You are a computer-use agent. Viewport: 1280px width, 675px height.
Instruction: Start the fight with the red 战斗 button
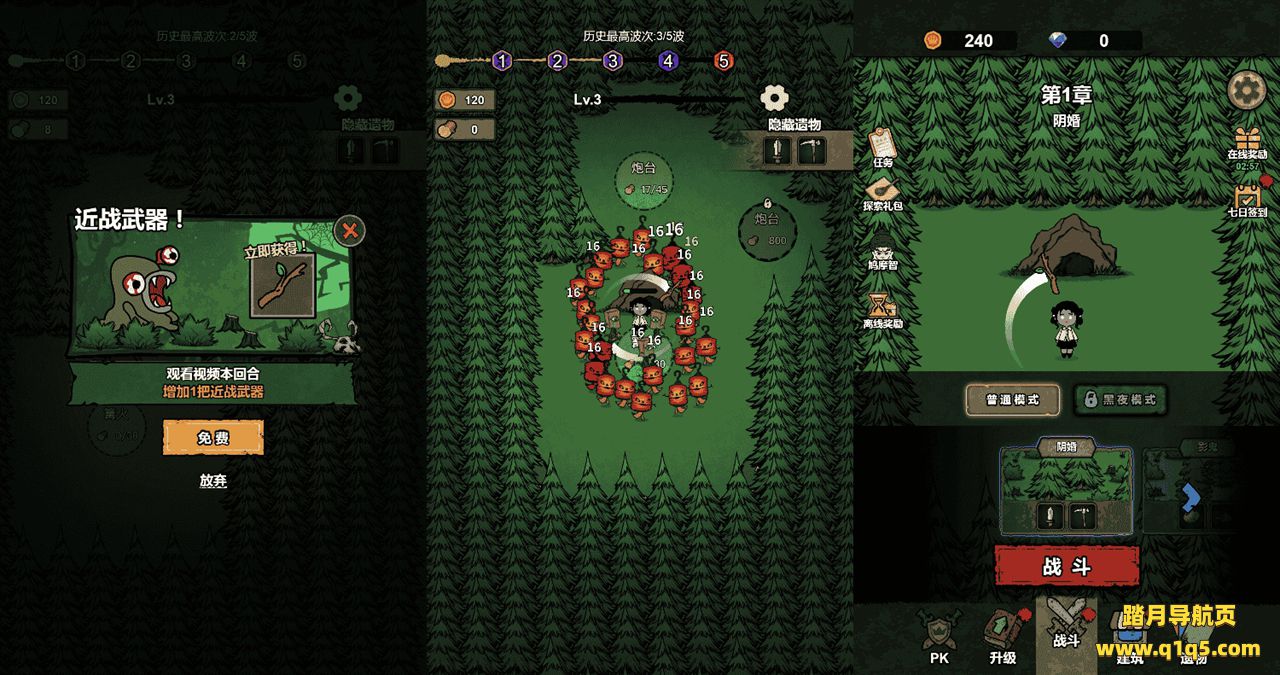[x=1066, y=566]
